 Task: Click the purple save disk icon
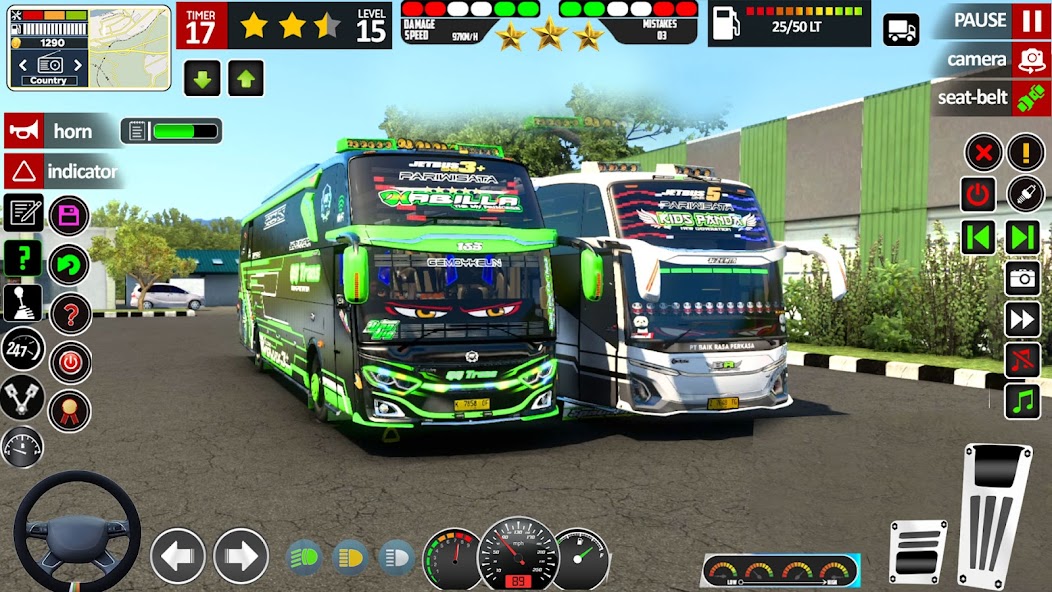pos(69,215)
